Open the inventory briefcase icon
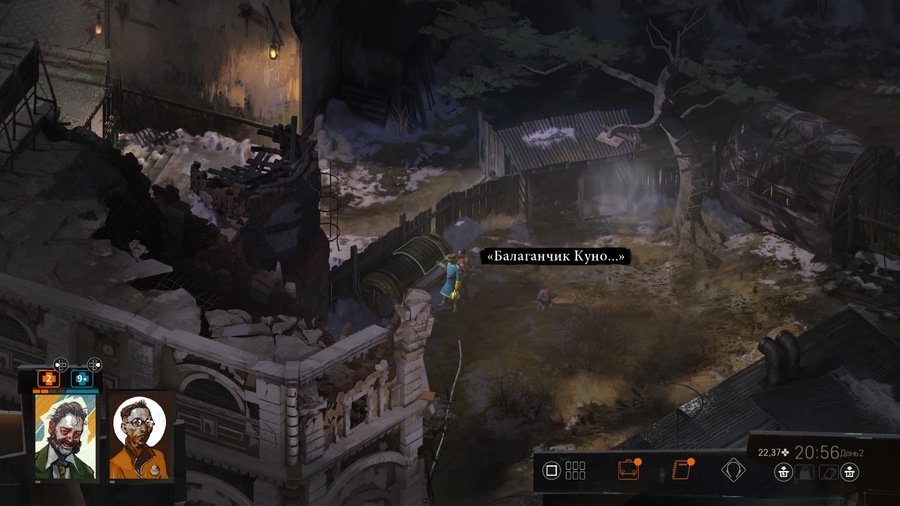This screenshot has width=900, height=506. tap(629, 469)
